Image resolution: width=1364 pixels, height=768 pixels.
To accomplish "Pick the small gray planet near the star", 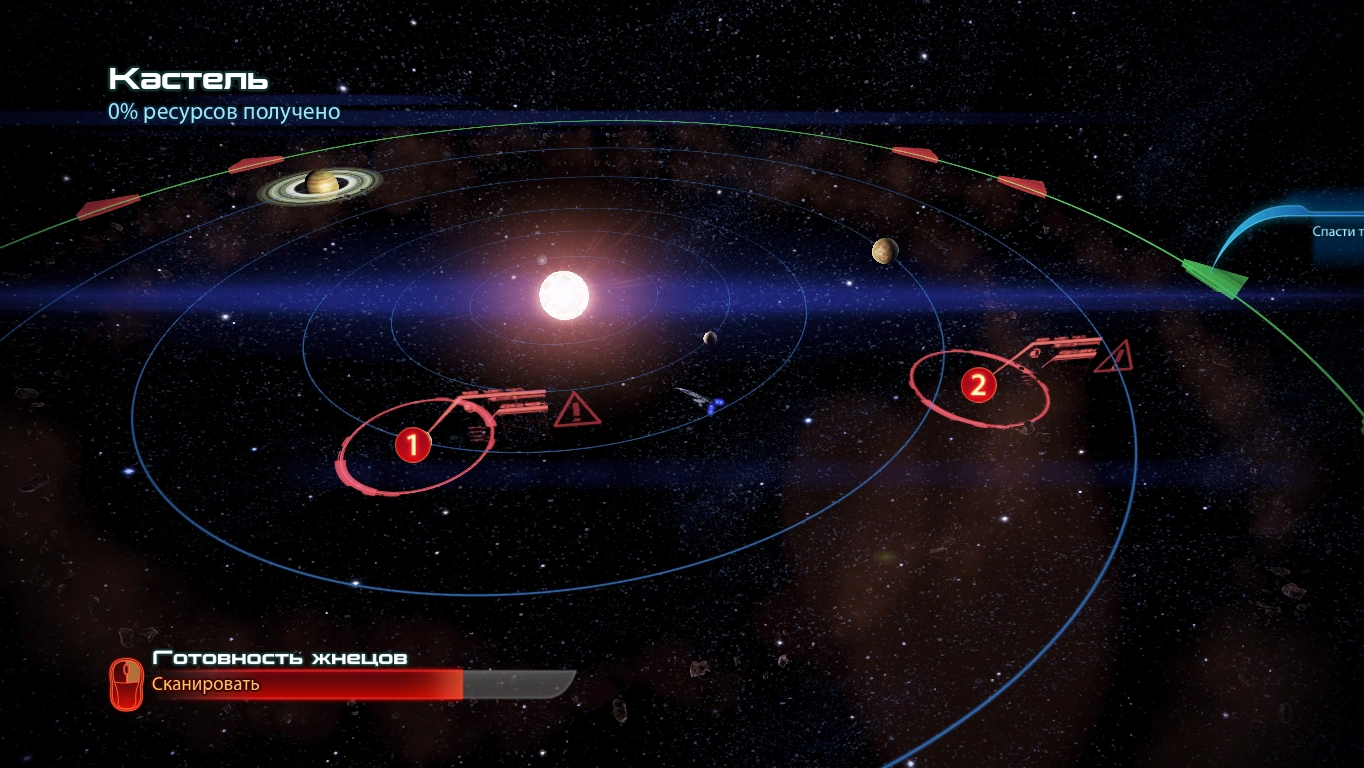I will coord(710,338).
